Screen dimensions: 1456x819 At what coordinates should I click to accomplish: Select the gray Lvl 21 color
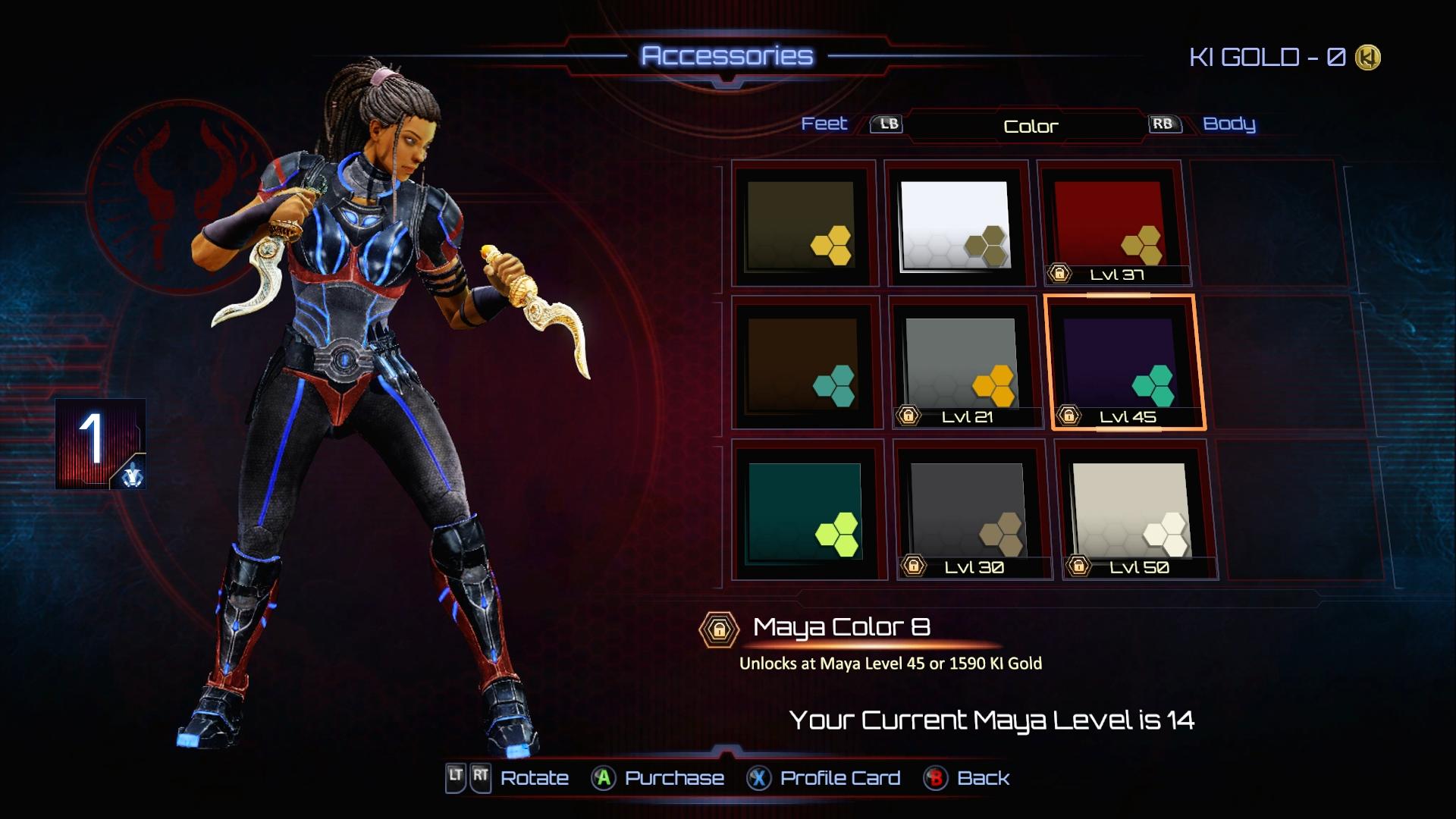tap(963, 364)
